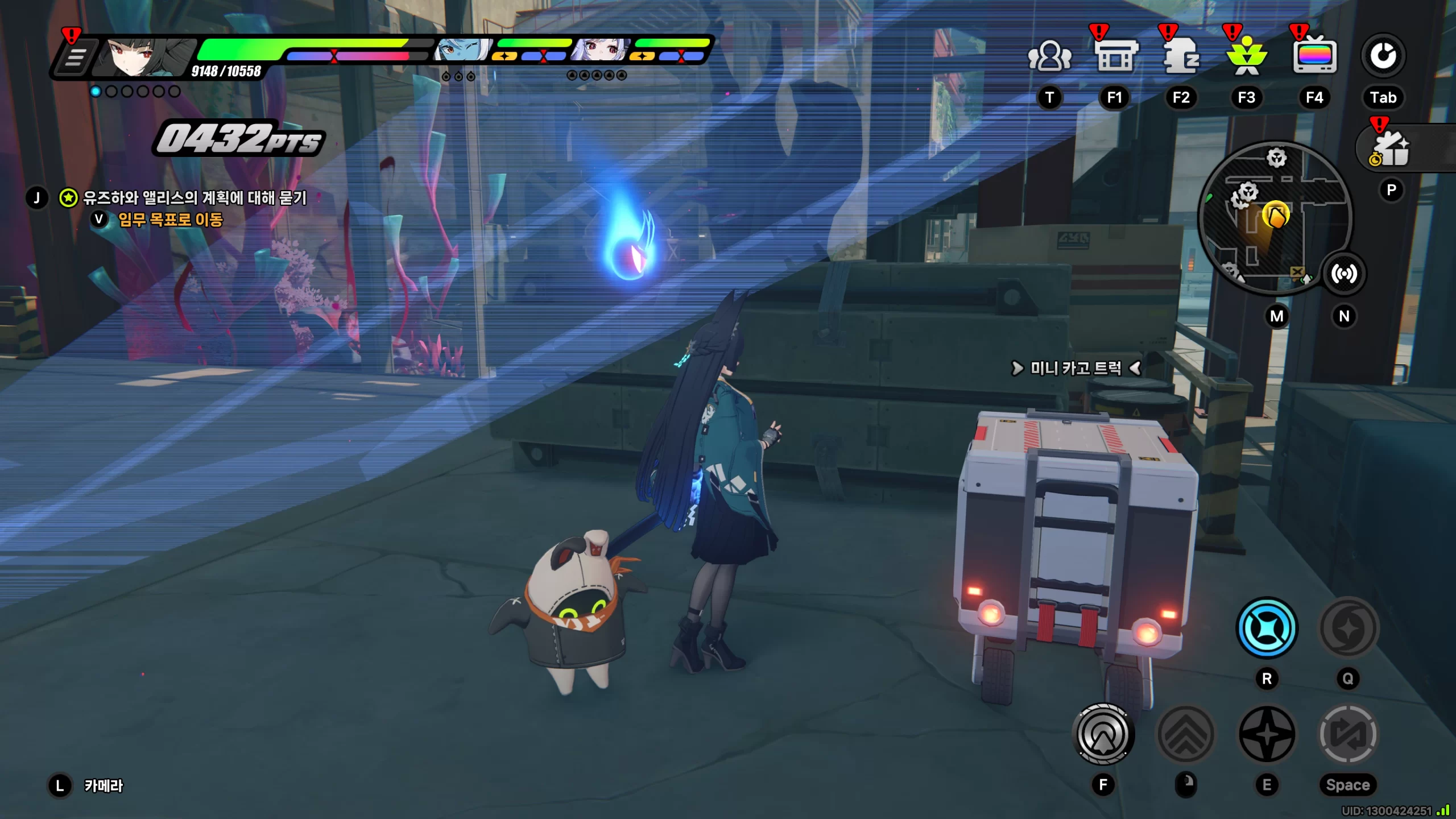Trigger the circular interact button with arrow
This screenshot has width=1456, height=819.
click(1103, 734)
